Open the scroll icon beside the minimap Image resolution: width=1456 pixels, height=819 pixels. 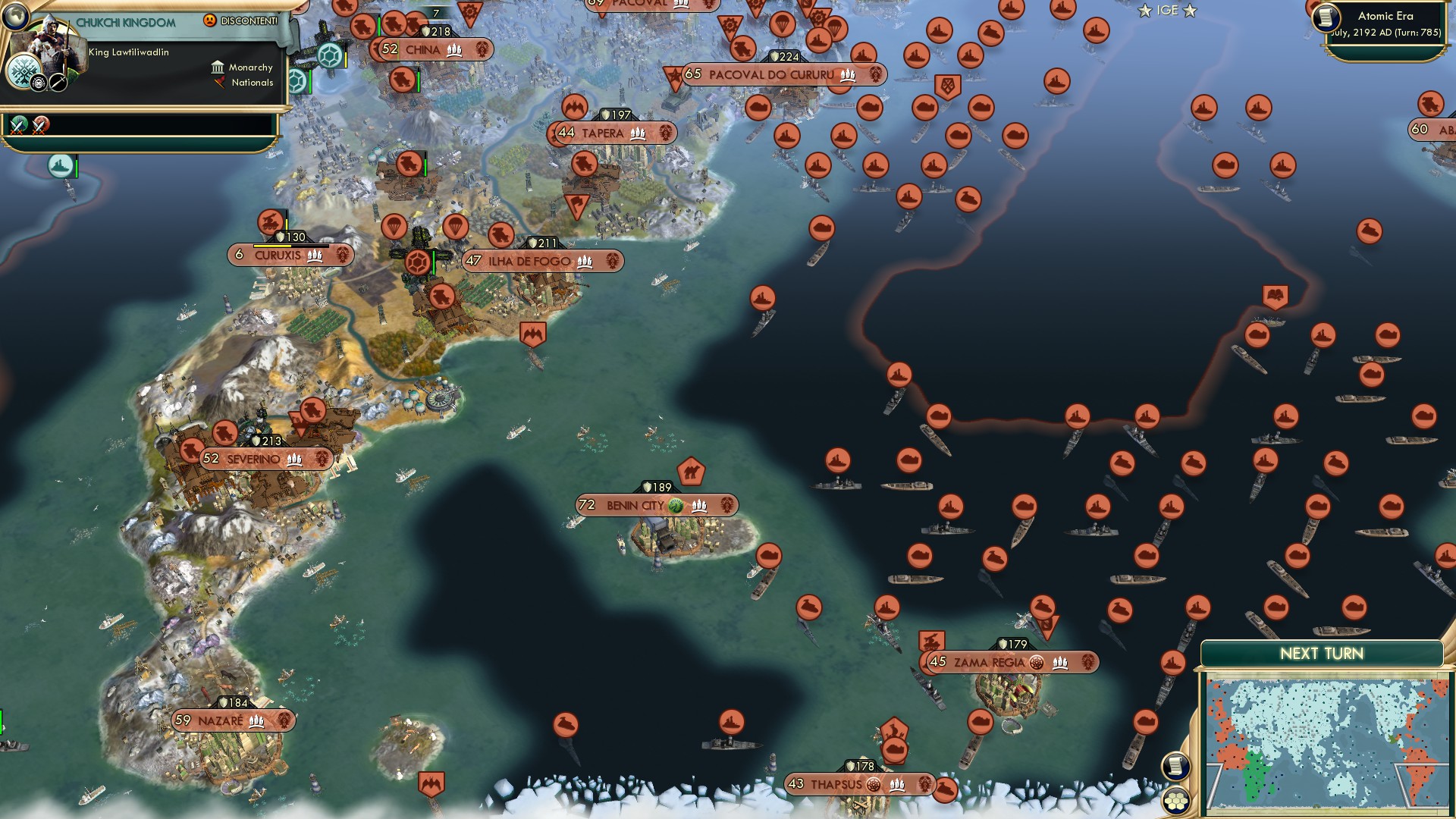1175,766
